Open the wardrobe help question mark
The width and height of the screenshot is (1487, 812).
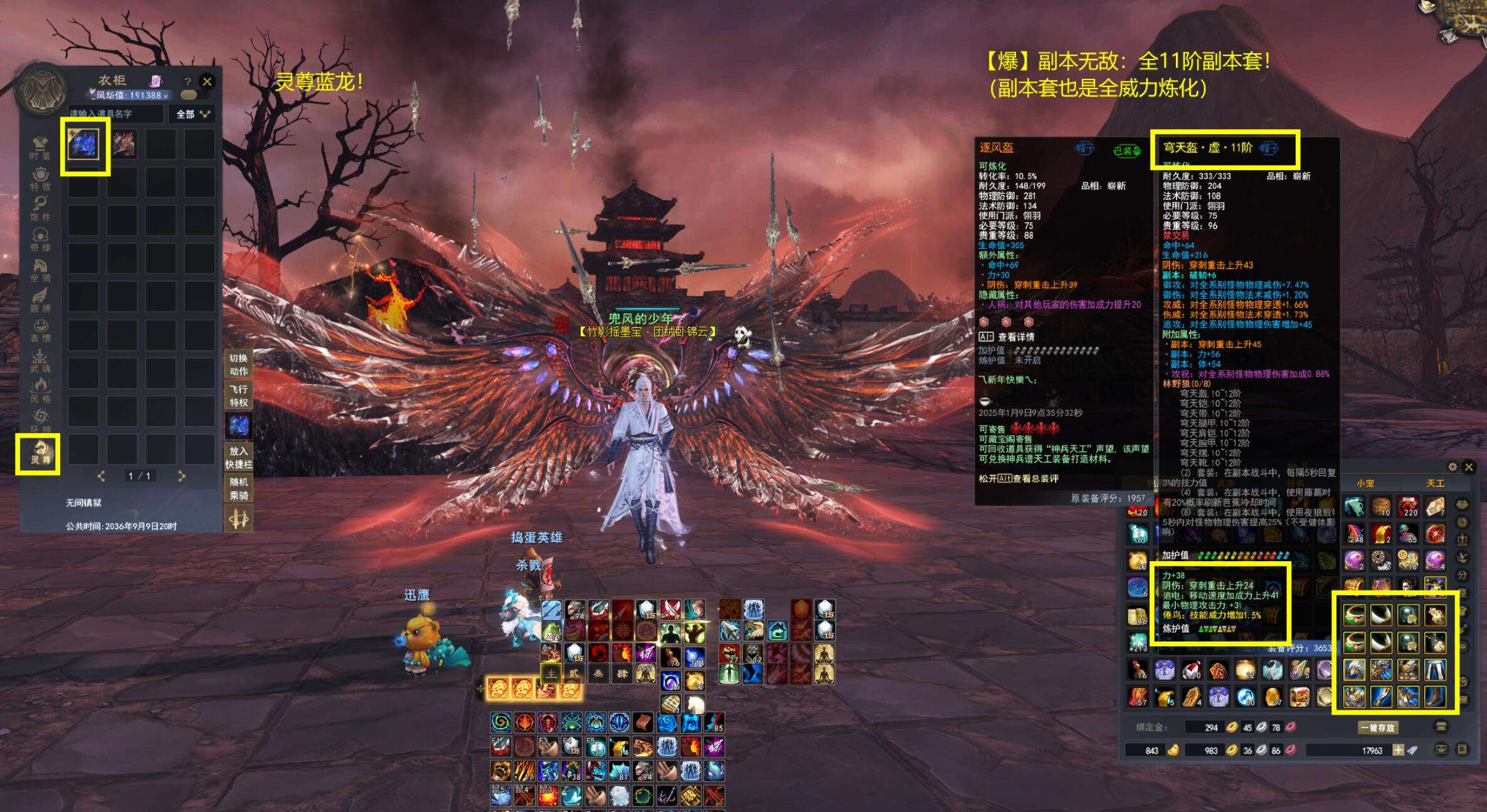pos(187,82)
